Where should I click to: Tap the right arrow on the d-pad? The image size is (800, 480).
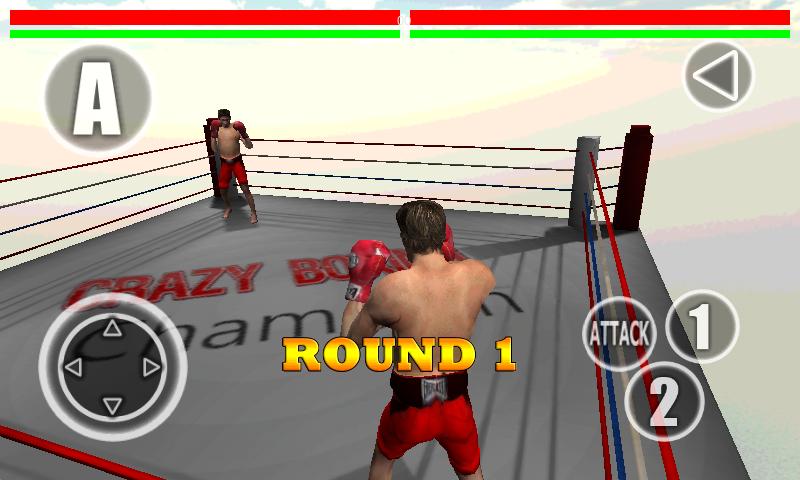[x=151, y=366]
